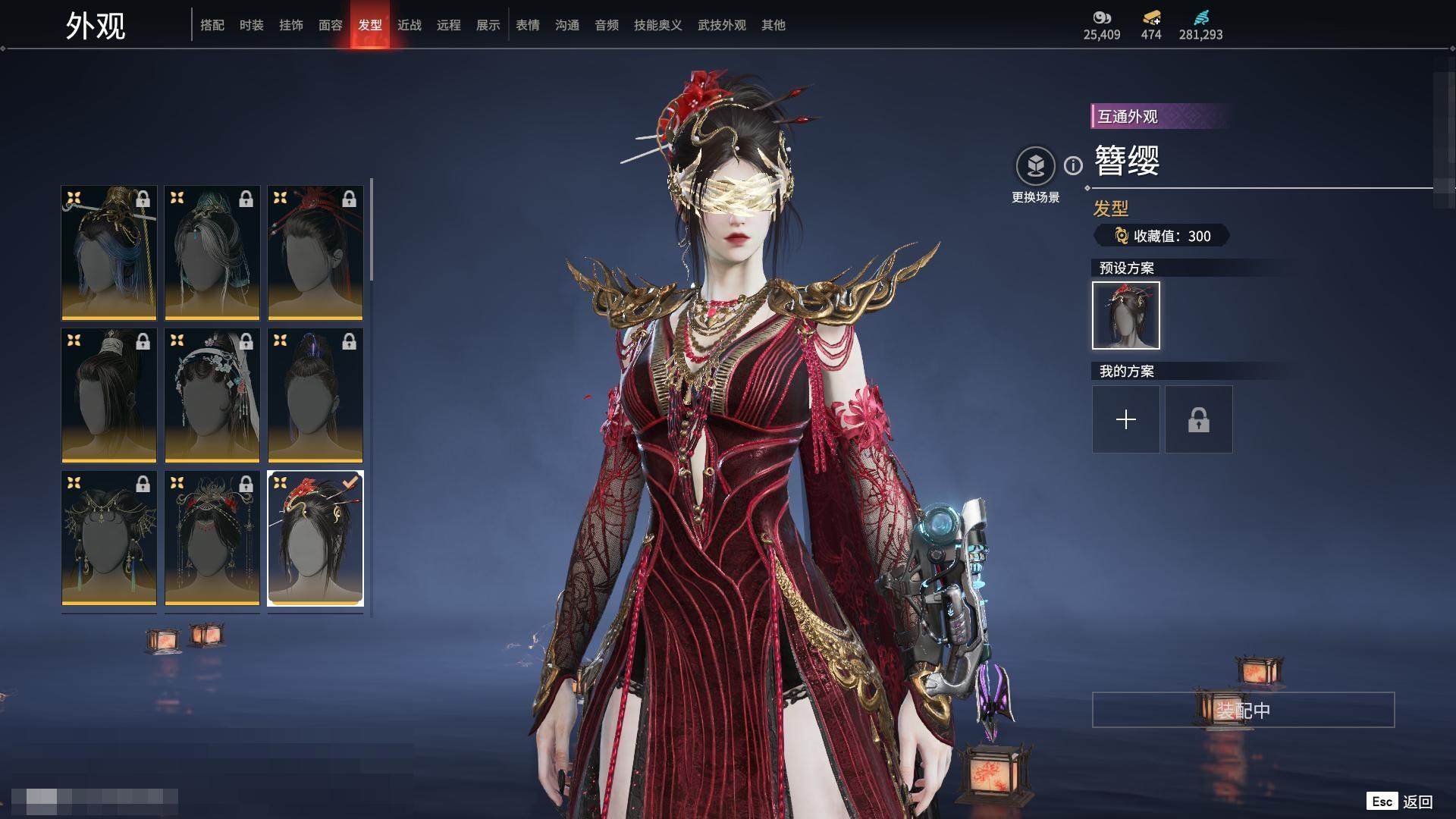Open the 近战 melee tab
1456x819 pixels.
point(409,25)
